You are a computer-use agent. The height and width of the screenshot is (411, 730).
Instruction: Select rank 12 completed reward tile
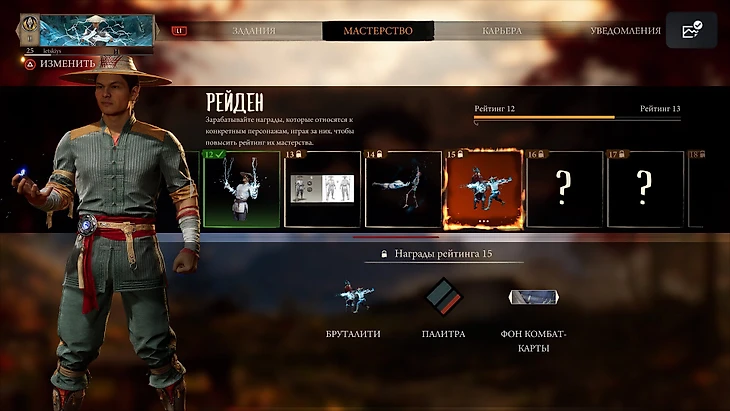[x=241, y=188]
